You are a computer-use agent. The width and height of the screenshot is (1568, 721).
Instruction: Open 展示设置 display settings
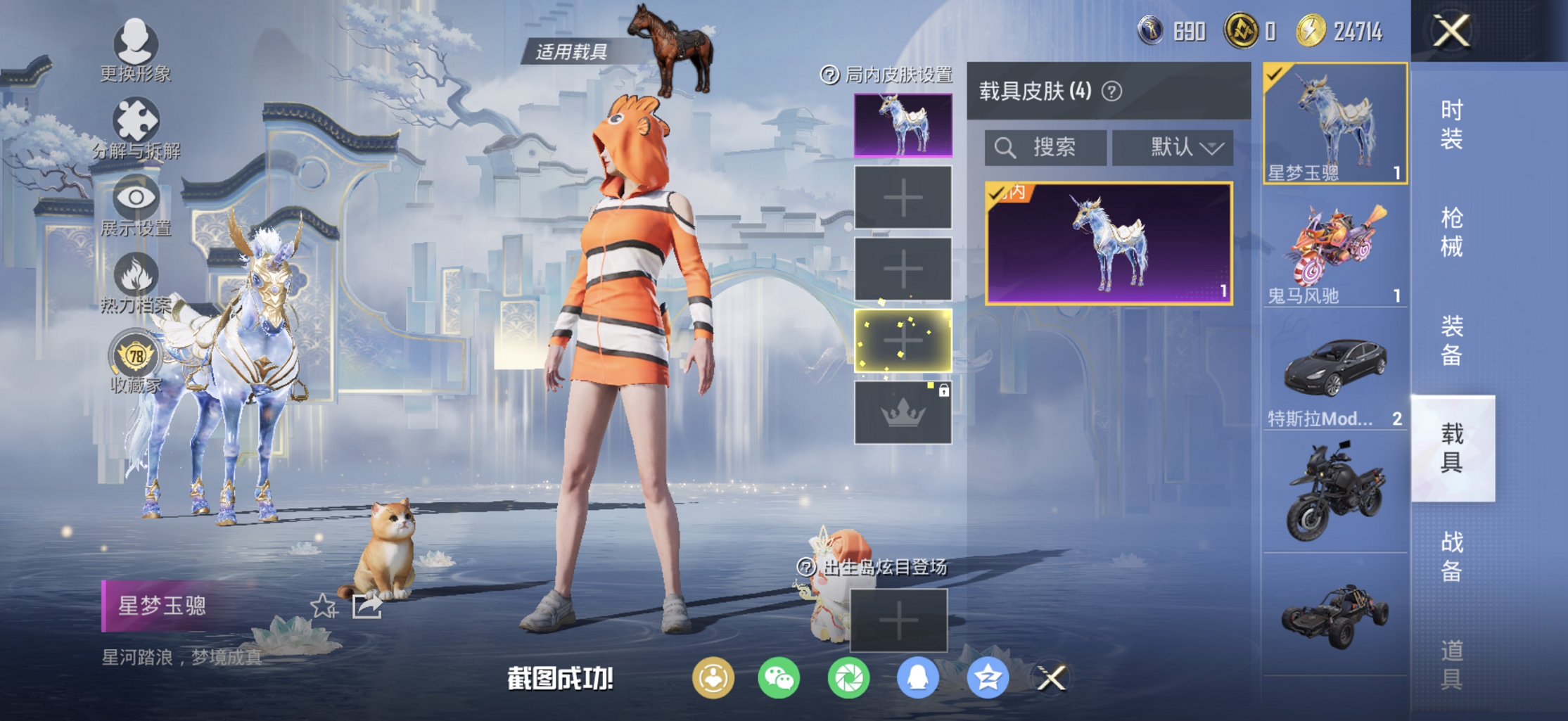pos(138,198)
